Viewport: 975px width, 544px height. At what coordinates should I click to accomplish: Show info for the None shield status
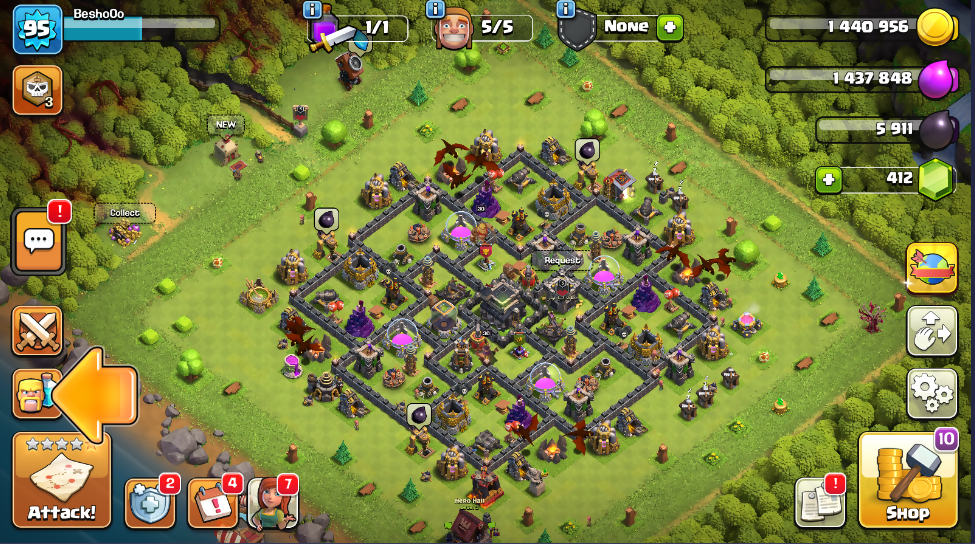[566, 9]
